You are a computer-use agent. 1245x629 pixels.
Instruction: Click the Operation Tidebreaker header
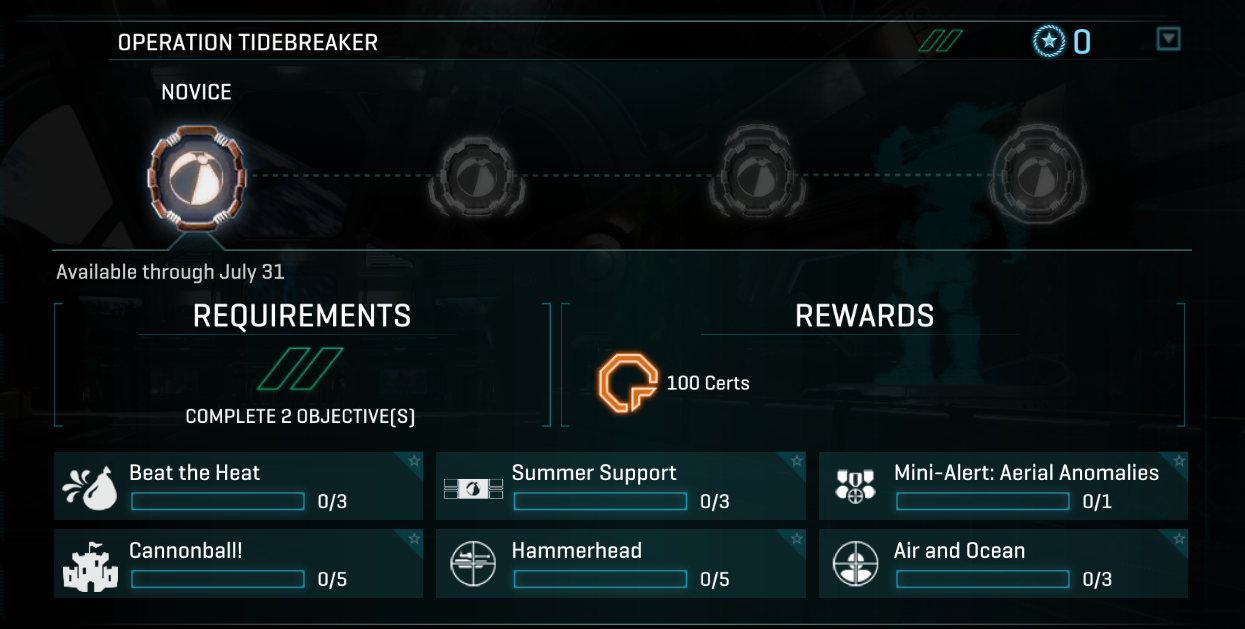pyautogui.click(x=248, y=42)
